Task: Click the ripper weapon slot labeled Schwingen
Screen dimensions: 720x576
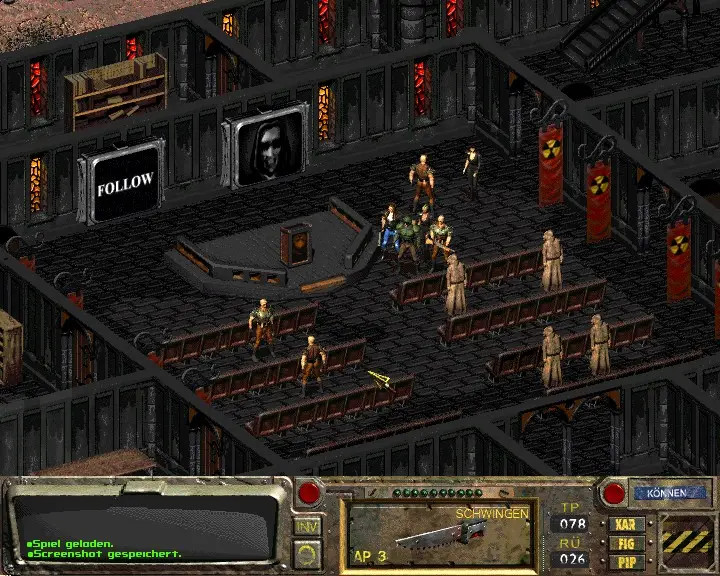Action: click(x=438, y=534)
